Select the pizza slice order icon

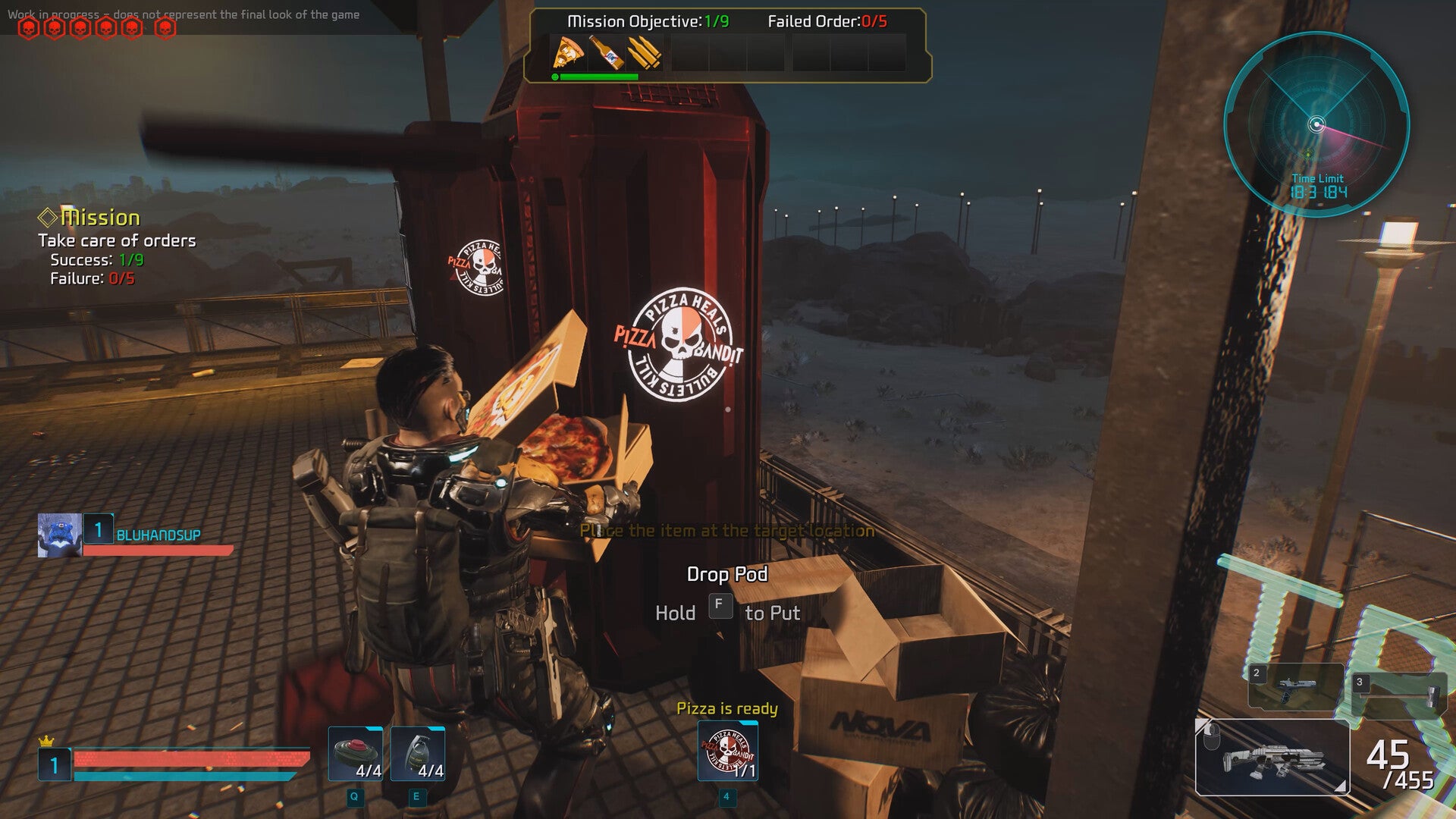[568, 53]
